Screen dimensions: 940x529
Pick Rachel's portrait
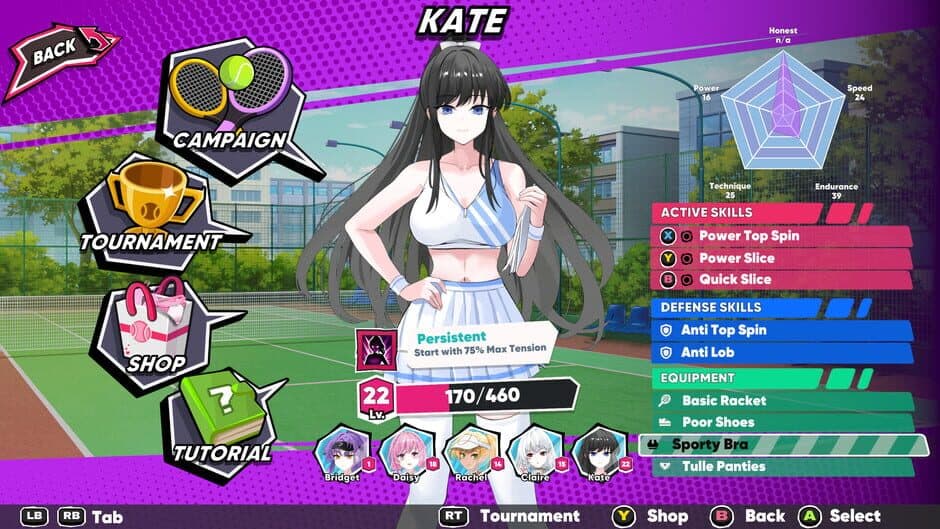point(471,453)
